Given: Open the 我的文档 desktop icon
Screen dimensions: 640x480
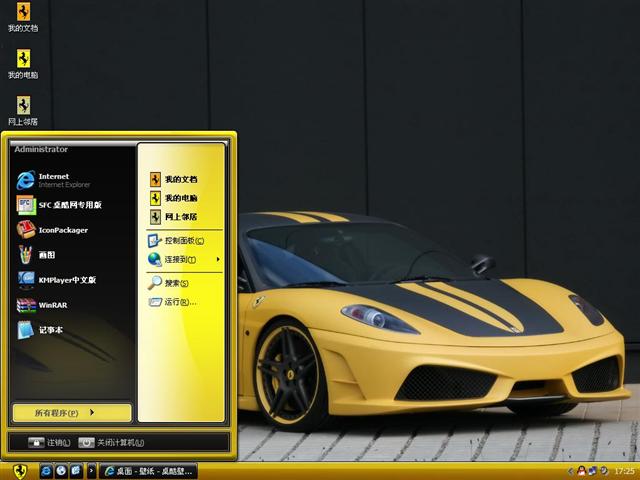Looking at the screenshot, I should click(22, 17).
